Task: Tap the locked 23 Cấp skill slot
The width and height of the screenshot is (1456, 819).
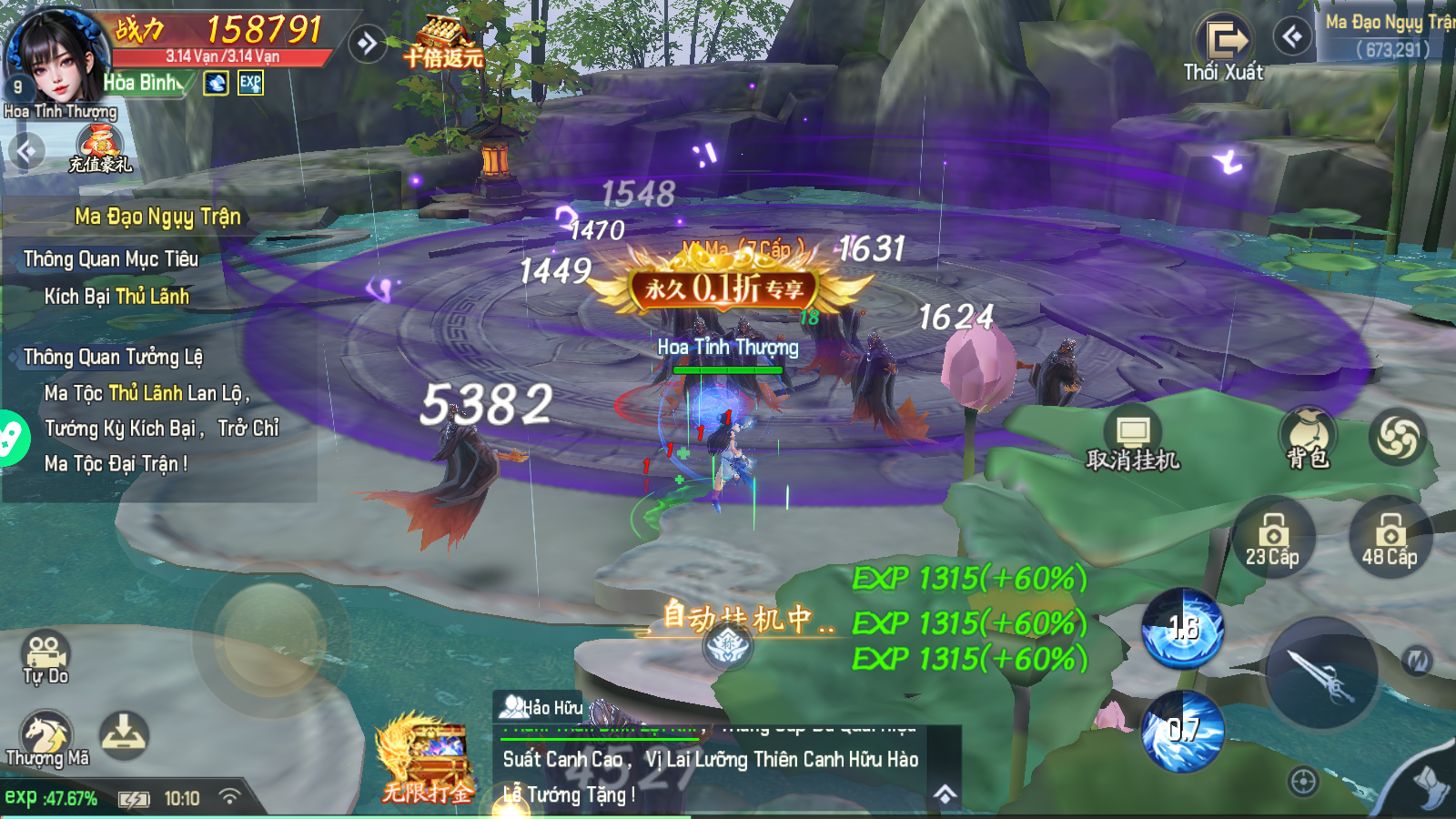Action: (x=1272, y=538)
